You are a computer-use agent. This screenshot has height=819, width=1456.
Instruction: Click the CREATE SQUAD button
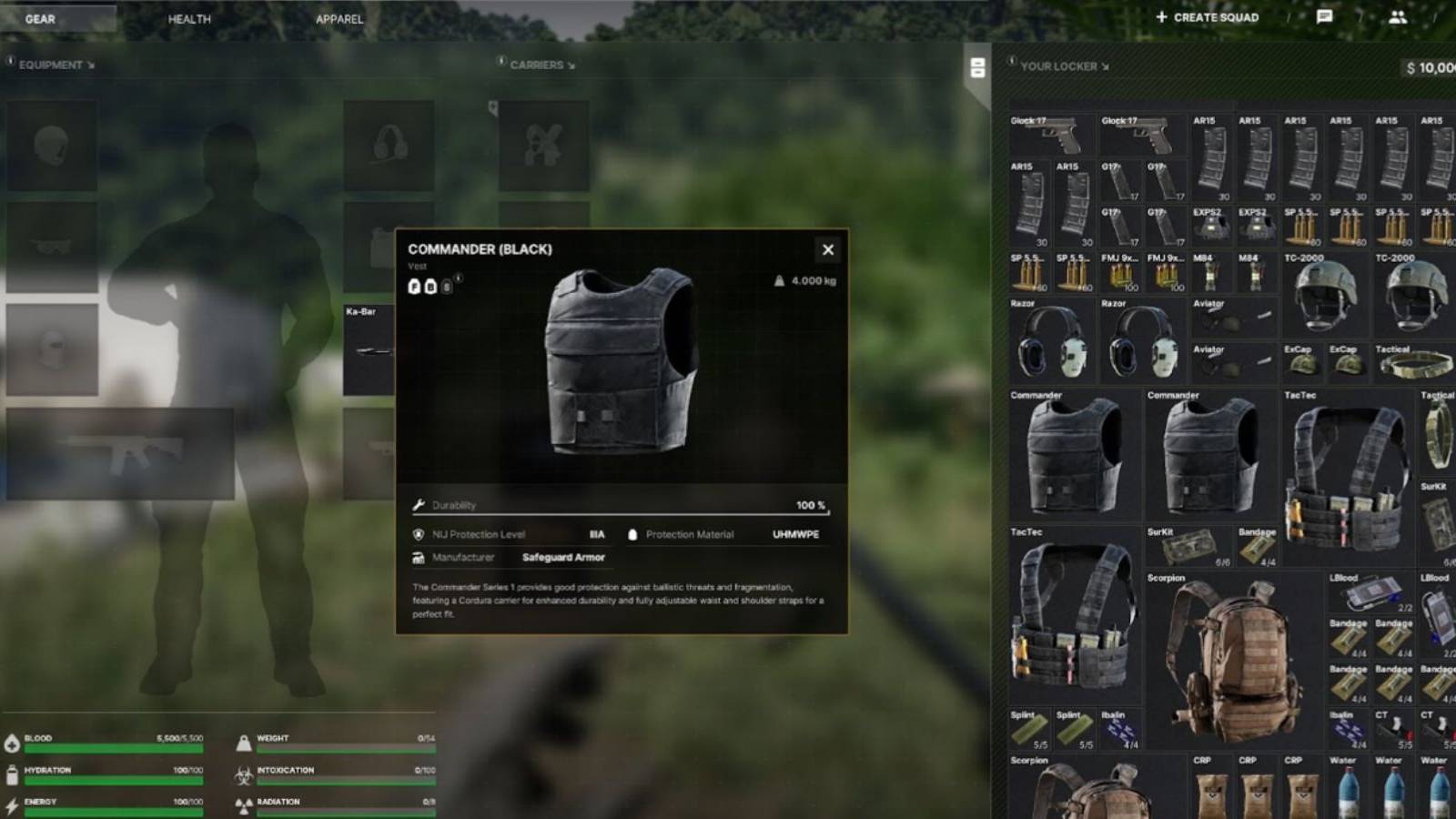pyautogui.click(x=1206, y=16)
